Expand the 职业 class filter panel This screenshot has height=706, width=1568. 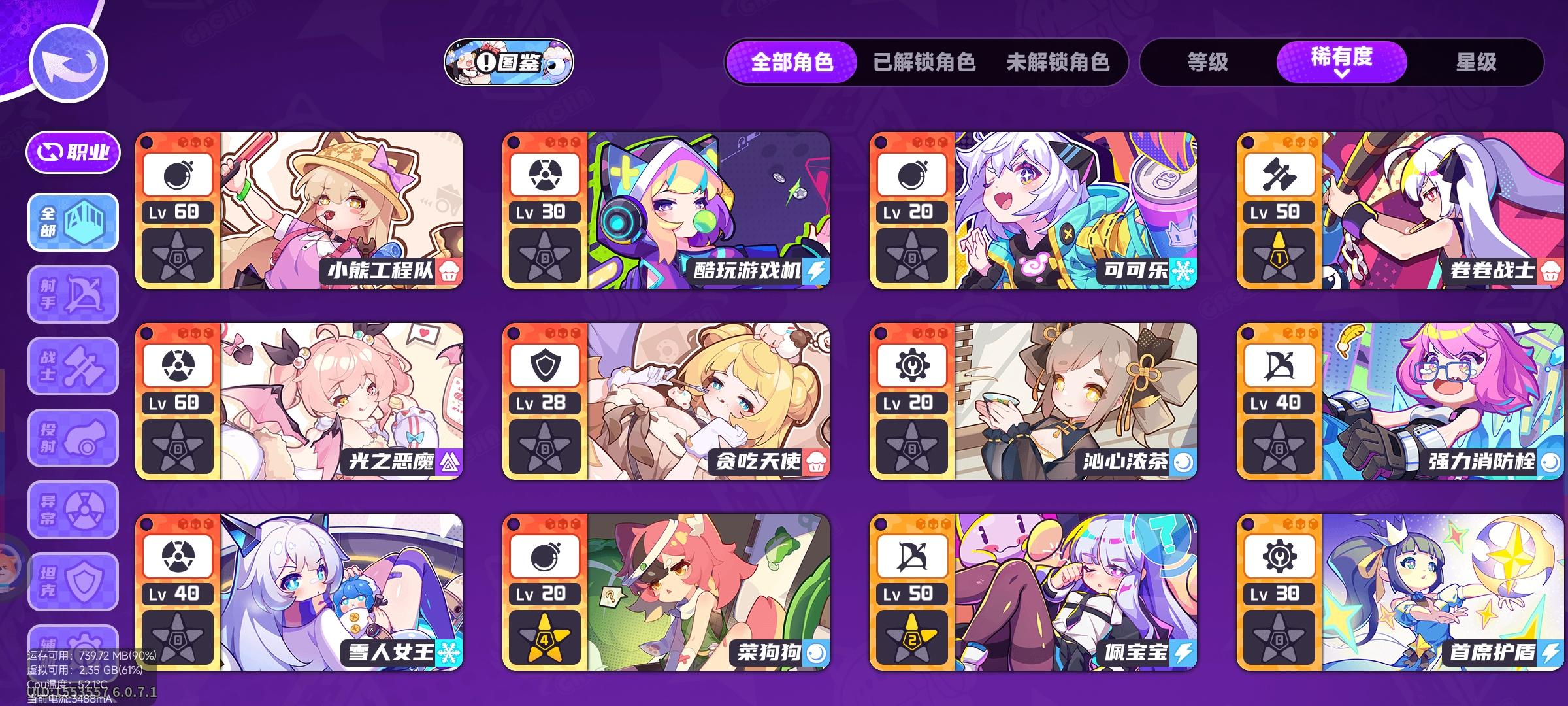[x=73, y=152]
